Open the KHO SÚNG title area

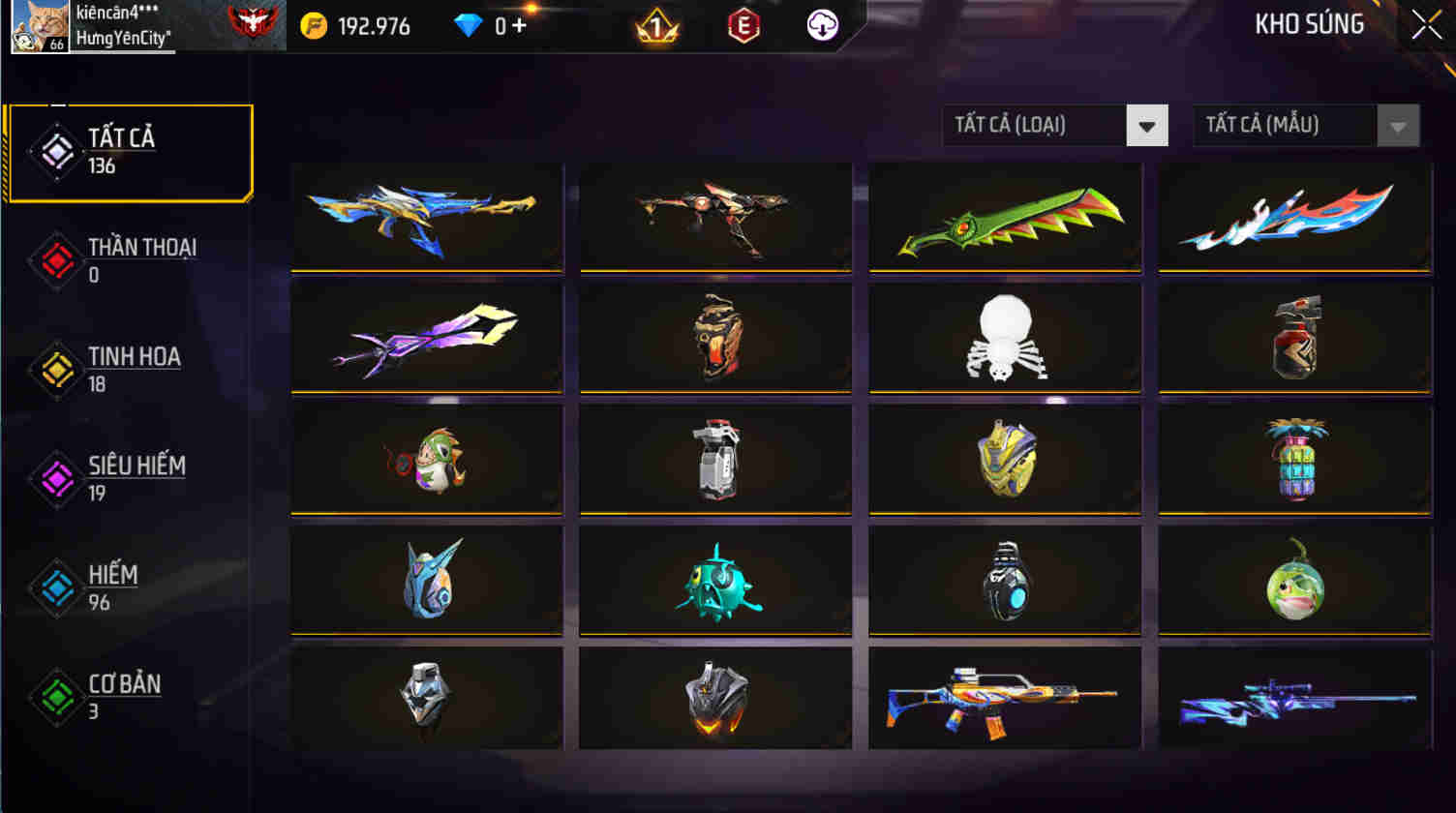(x=1309, y=24)
